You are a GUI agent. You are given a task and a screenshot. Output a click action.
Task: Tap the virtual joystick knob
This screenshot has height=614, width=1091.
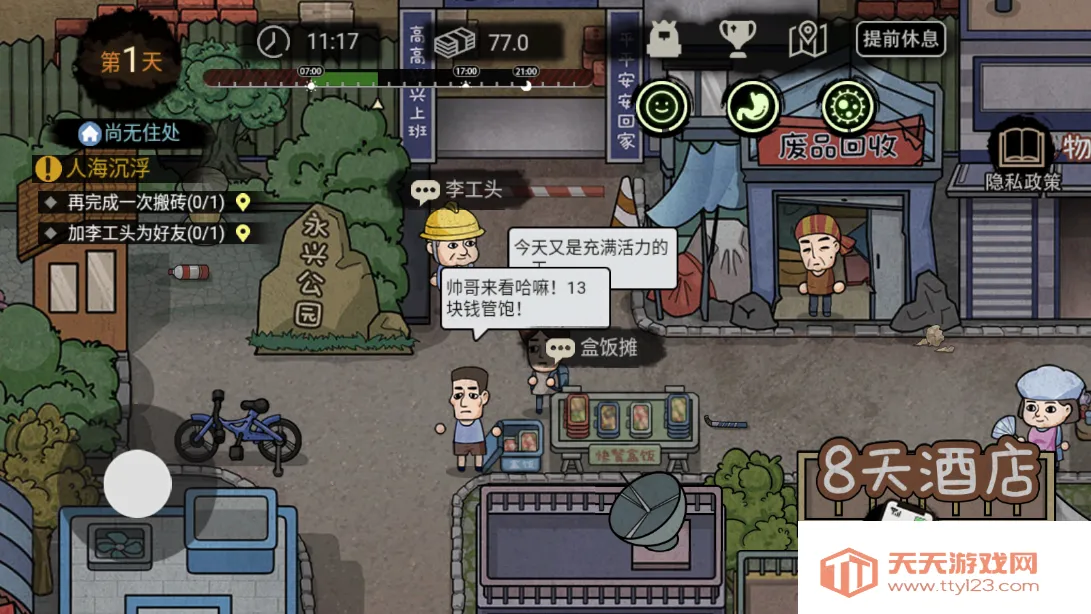tap(138, 483)
